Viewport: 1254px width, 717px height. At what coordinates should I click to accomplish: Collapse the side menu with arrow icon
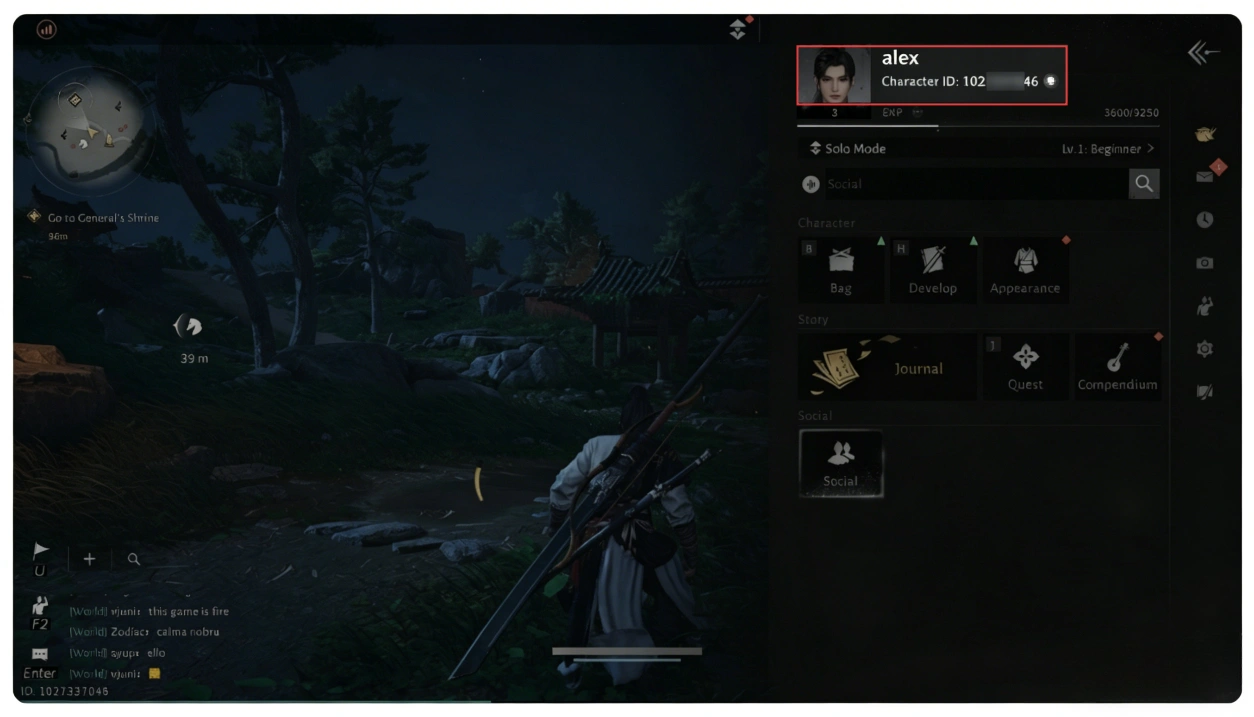1203,53
